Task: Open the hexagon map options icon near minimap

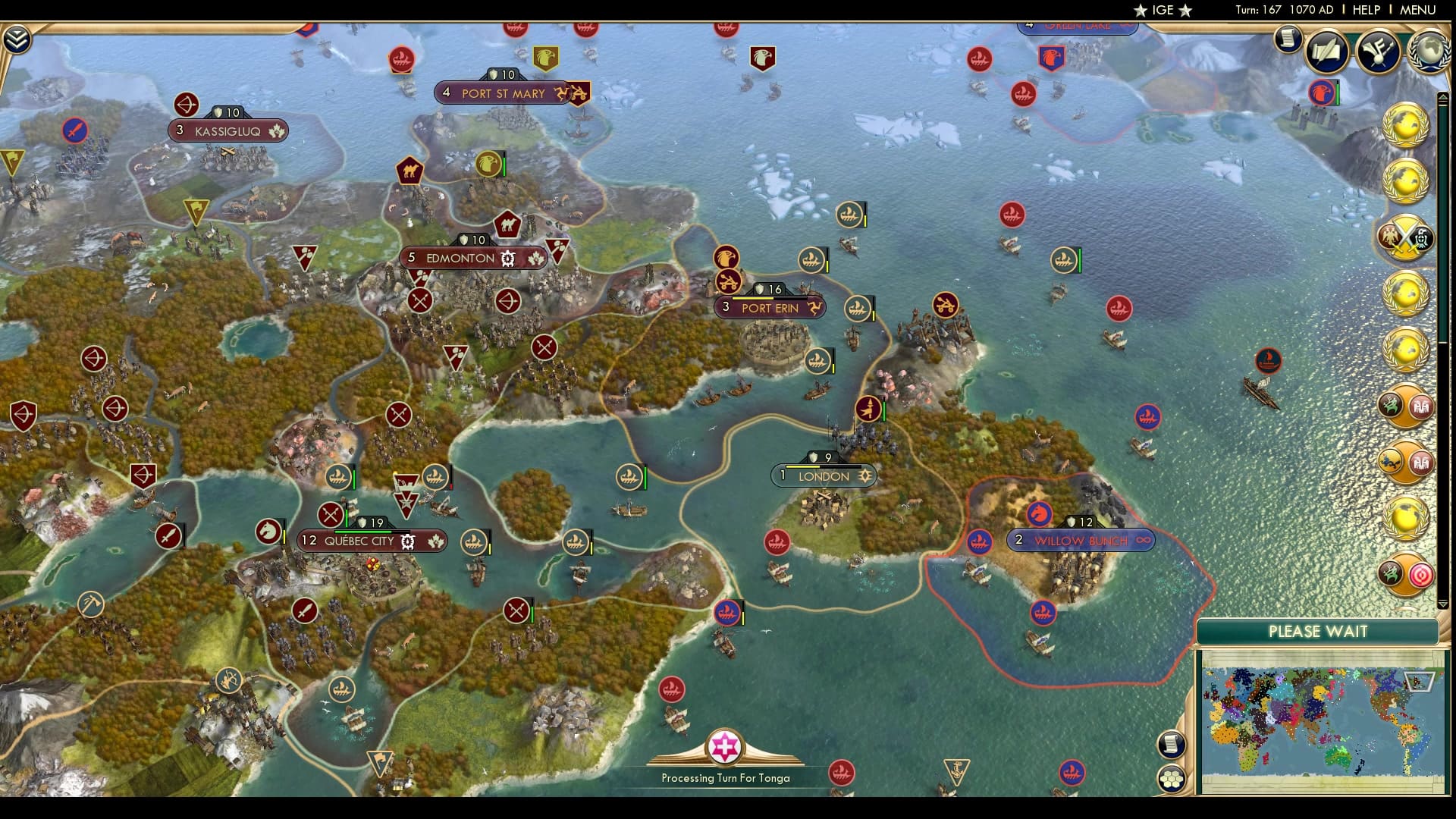Action: pyautogui.click(x=1172, y=778)
